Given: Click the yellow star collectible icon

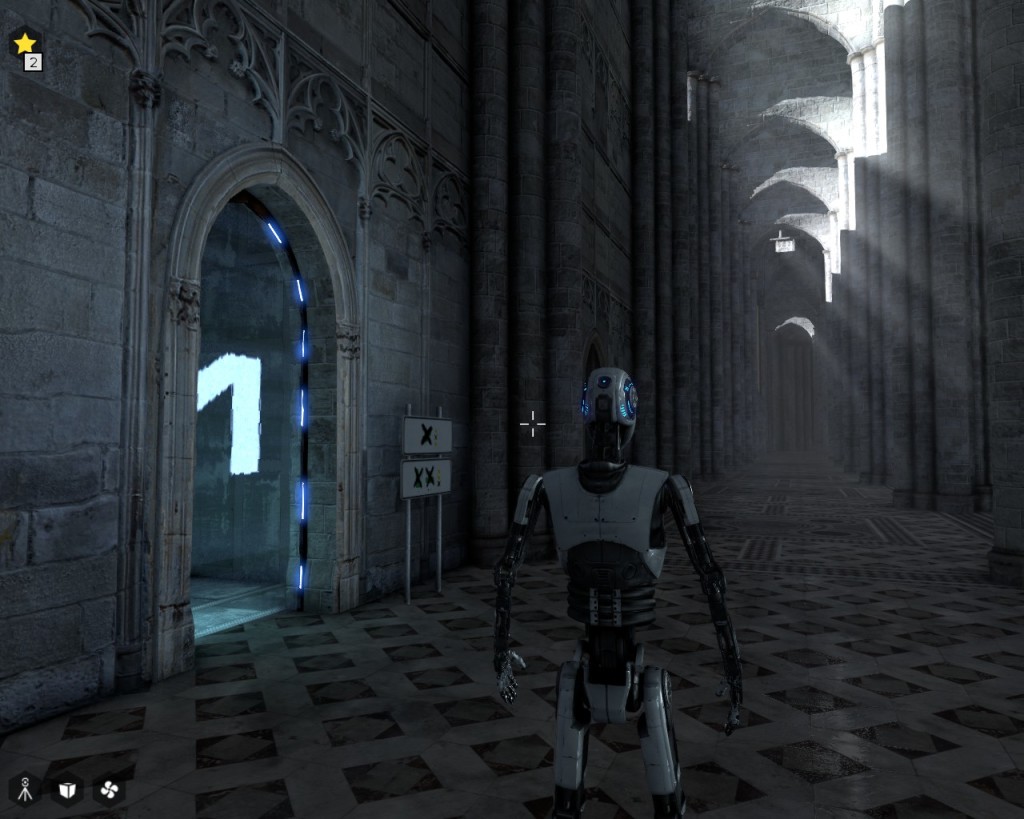Looking at the screenshot, I should tap(25, 44).
